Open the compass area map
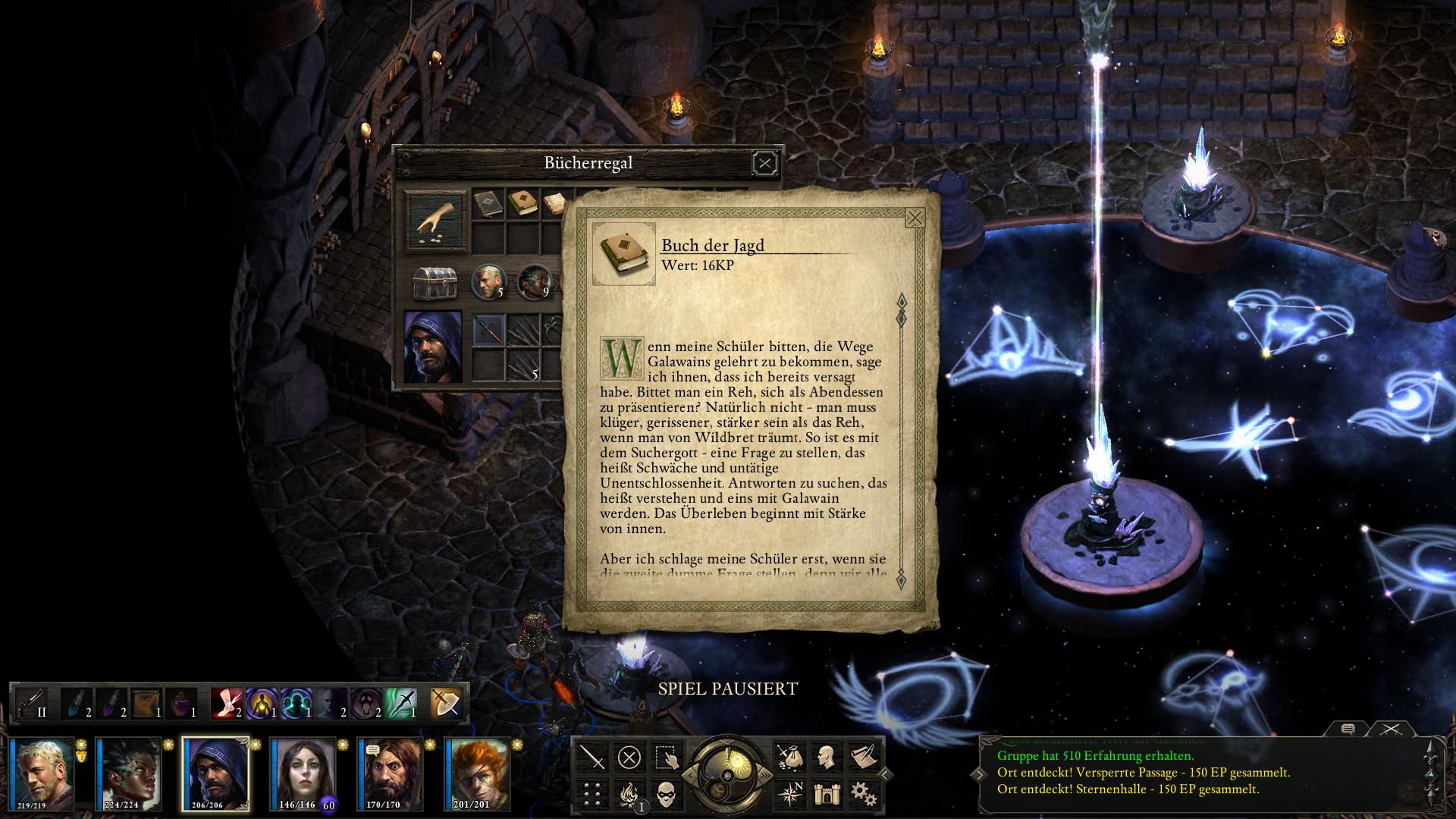 pyautogui.click(x=789, y=795)
